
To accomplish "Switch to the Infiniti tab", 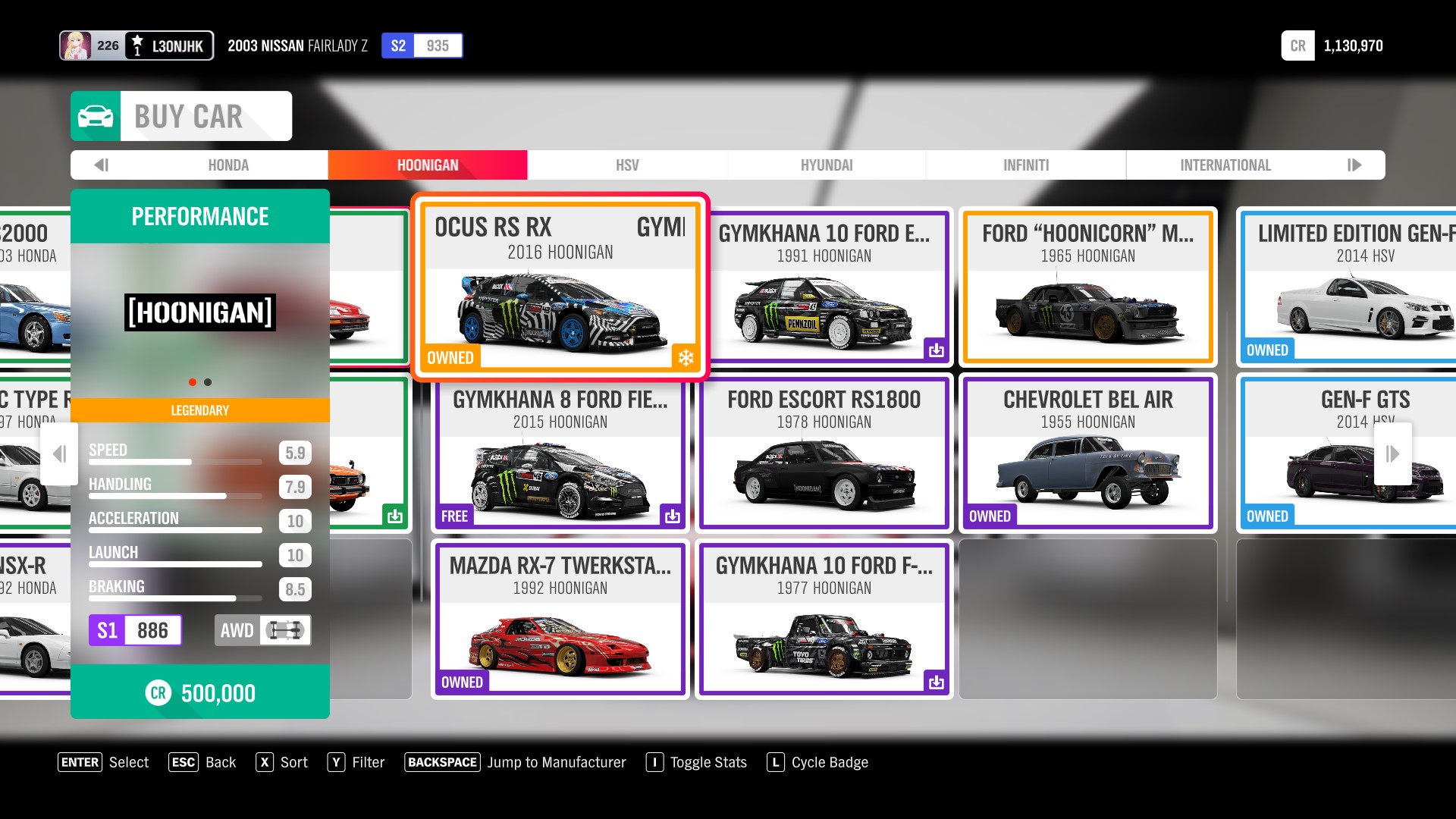I will coord(1026,165).
